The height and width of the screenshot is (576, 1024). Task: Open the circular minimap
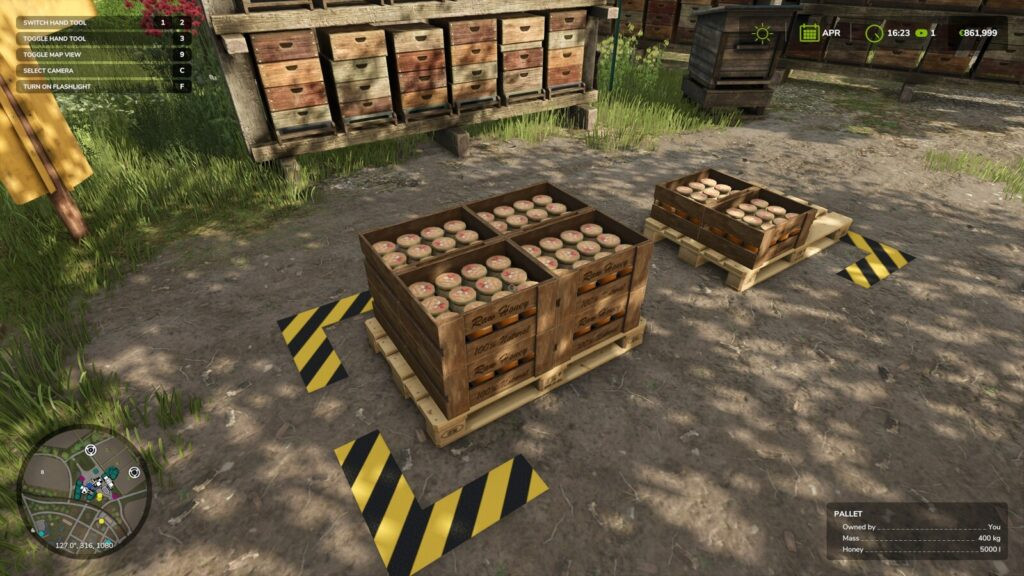click(84, 491)
